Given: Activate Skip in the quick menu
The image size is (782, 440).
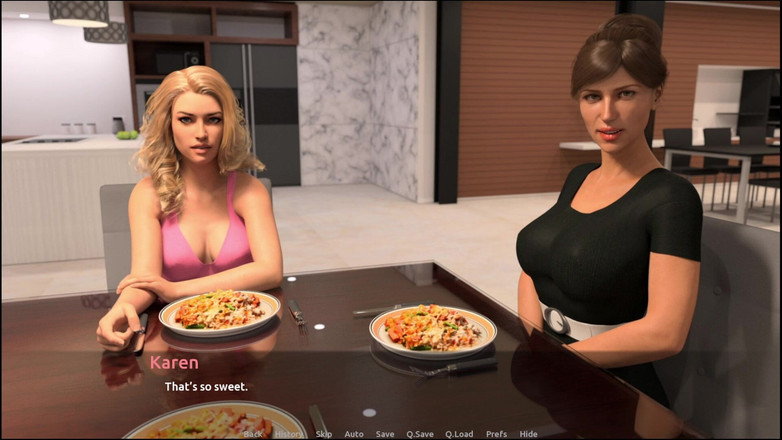Looking at the screenshot, I should (324, 434).
